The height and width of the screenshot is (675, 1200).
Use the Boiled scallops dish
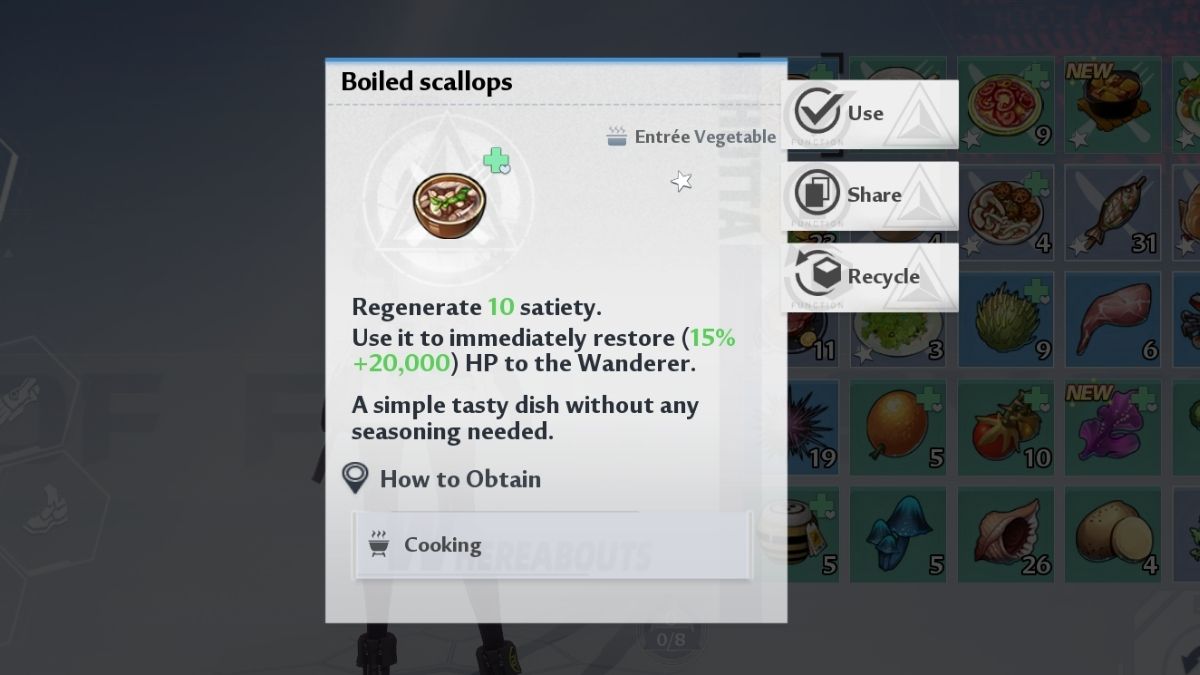869,114
